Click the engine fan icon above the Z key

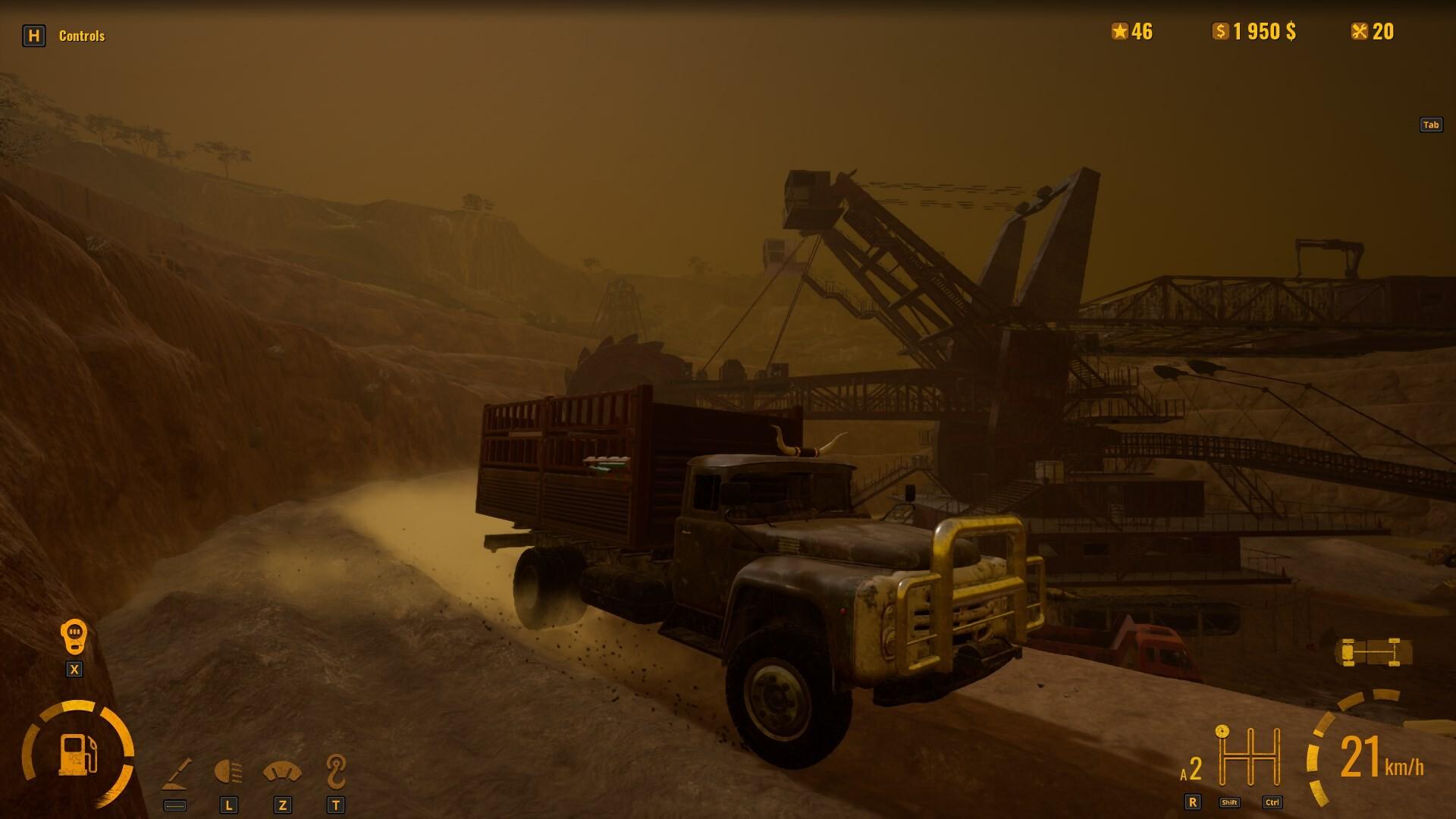pyautogui.click(x=282, y=770)
